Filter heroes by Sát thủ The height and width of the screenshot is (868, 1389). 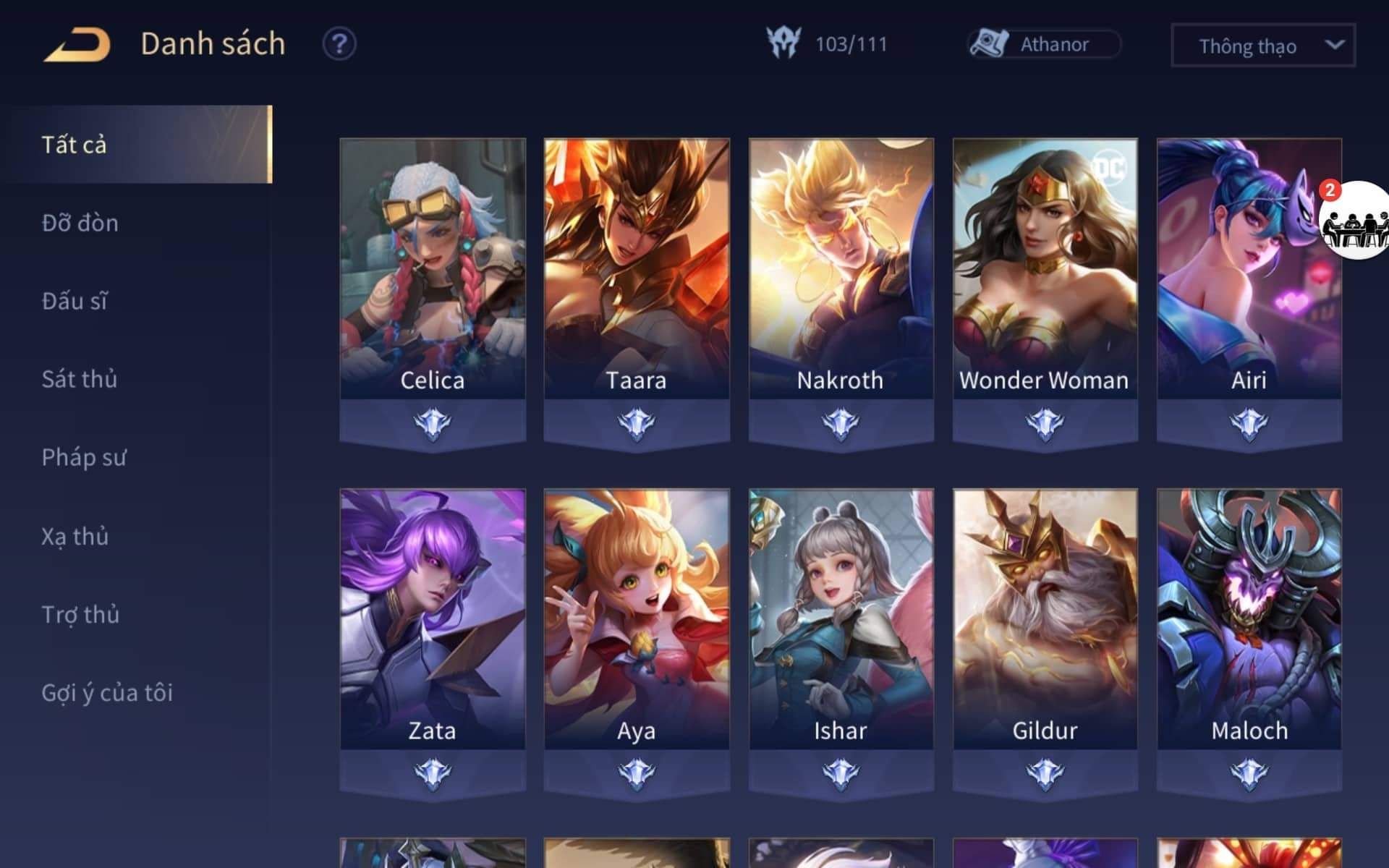pos(80,379)
